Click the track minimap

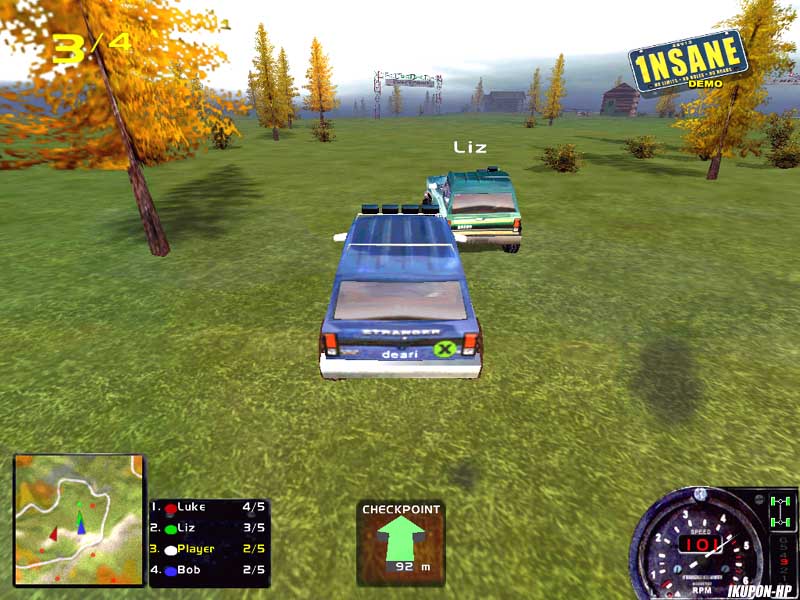click(79, 520)
